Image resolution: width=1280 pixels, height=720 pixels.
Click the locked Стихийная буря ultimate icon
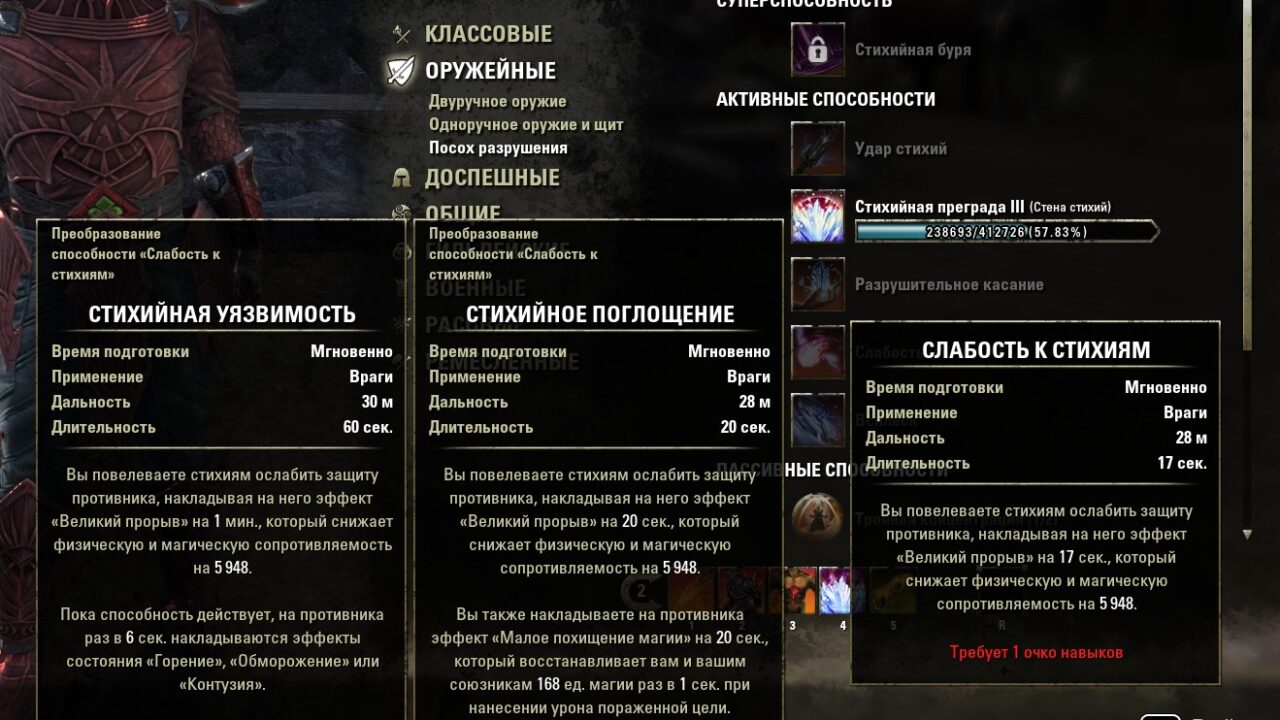click(818, 52)
